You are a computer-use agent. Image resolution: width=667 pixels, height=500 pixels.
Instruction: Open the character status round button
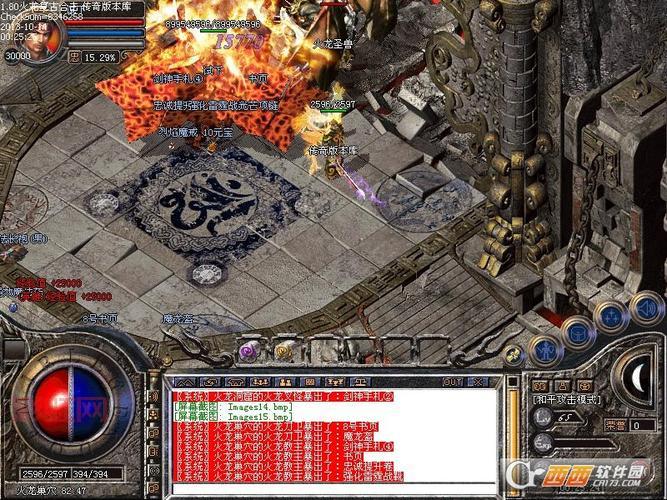point(544,351)
